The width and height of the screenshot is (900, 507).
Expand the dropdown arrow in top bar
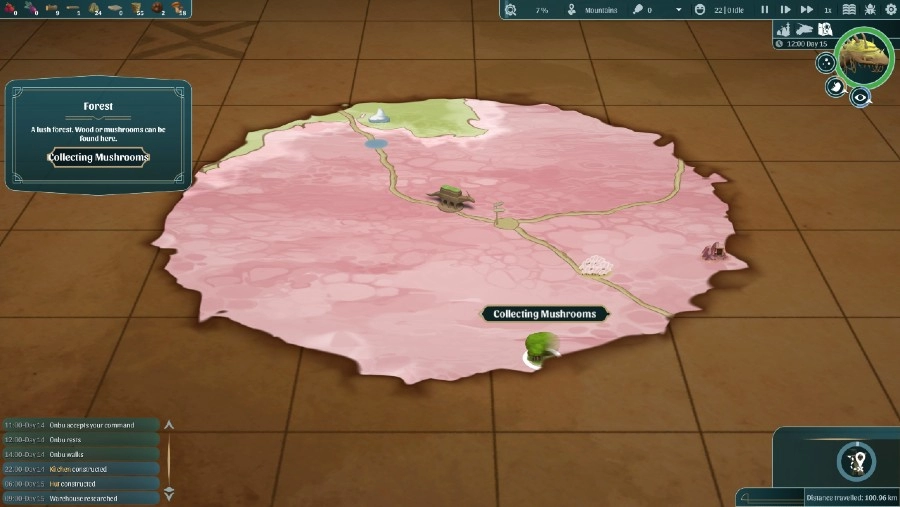[678, 10]
